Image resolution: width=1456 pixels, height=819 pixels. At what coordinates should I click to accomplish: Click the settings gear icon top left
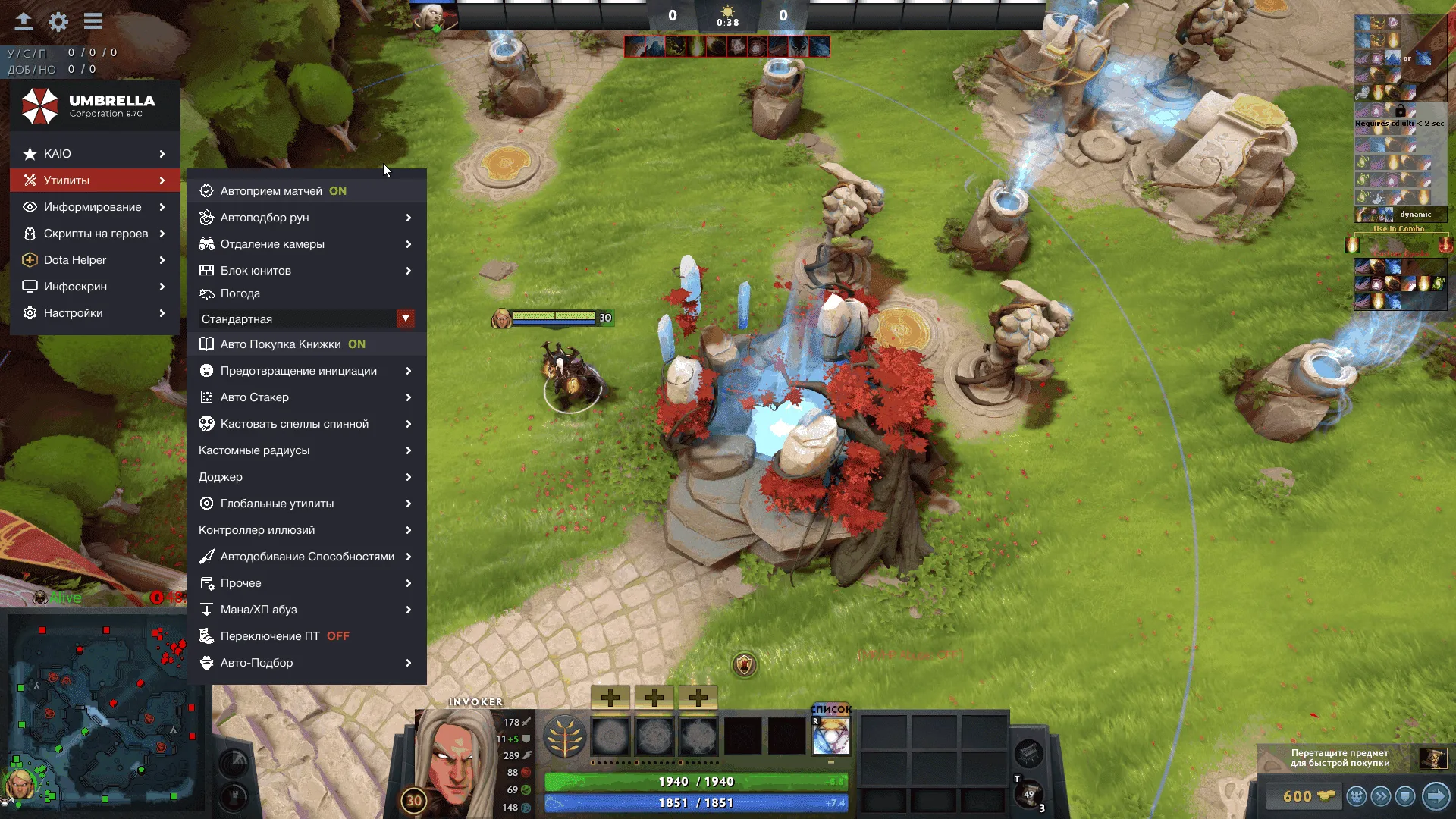click(x=58, y=22)
